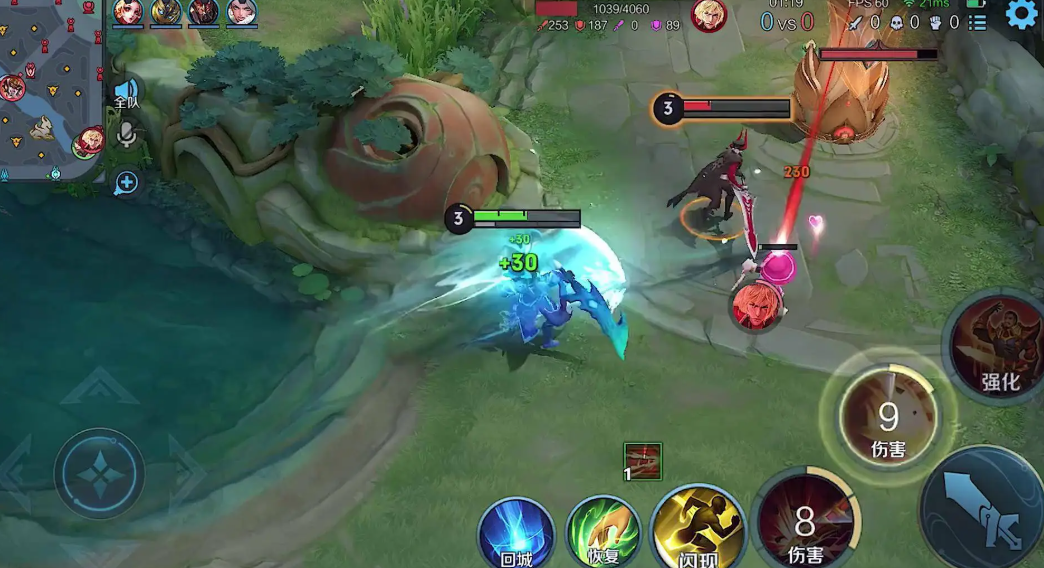
Task: Select the red buff icon marked 1
Action: pyautogui.click(x=643, y=461)
